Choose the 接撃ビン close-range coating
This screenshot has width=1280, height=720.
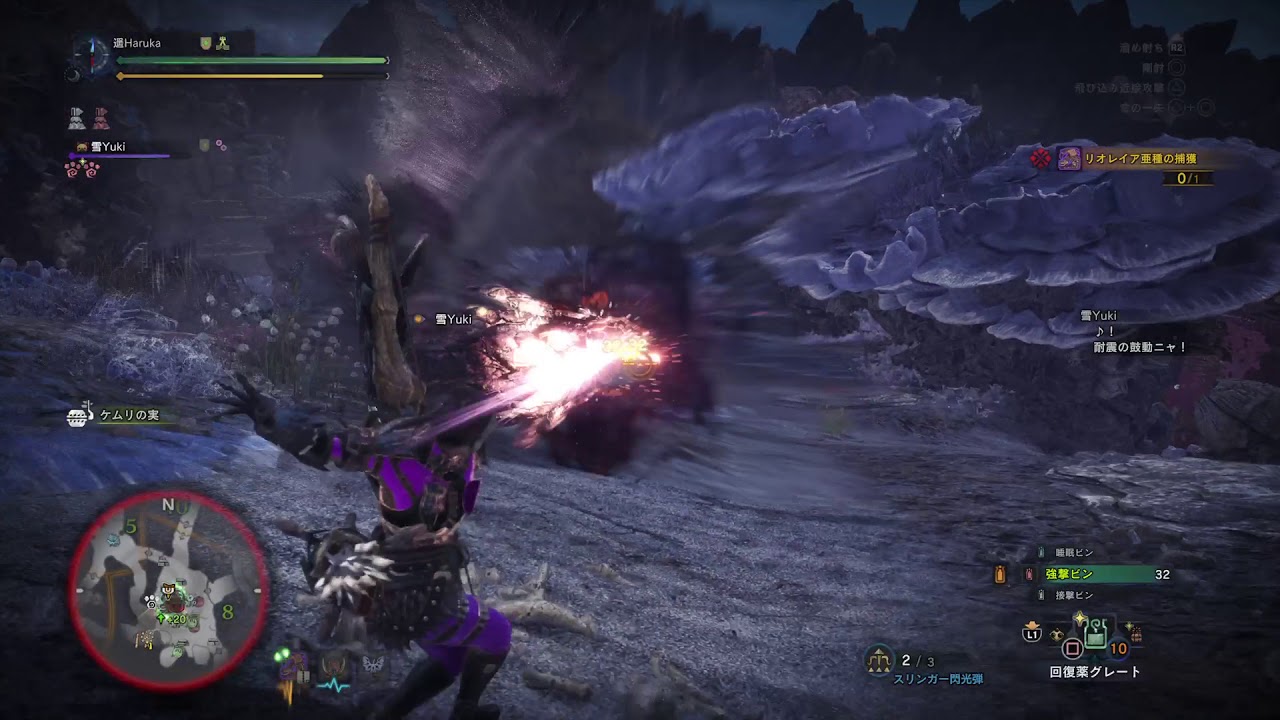1074,596
